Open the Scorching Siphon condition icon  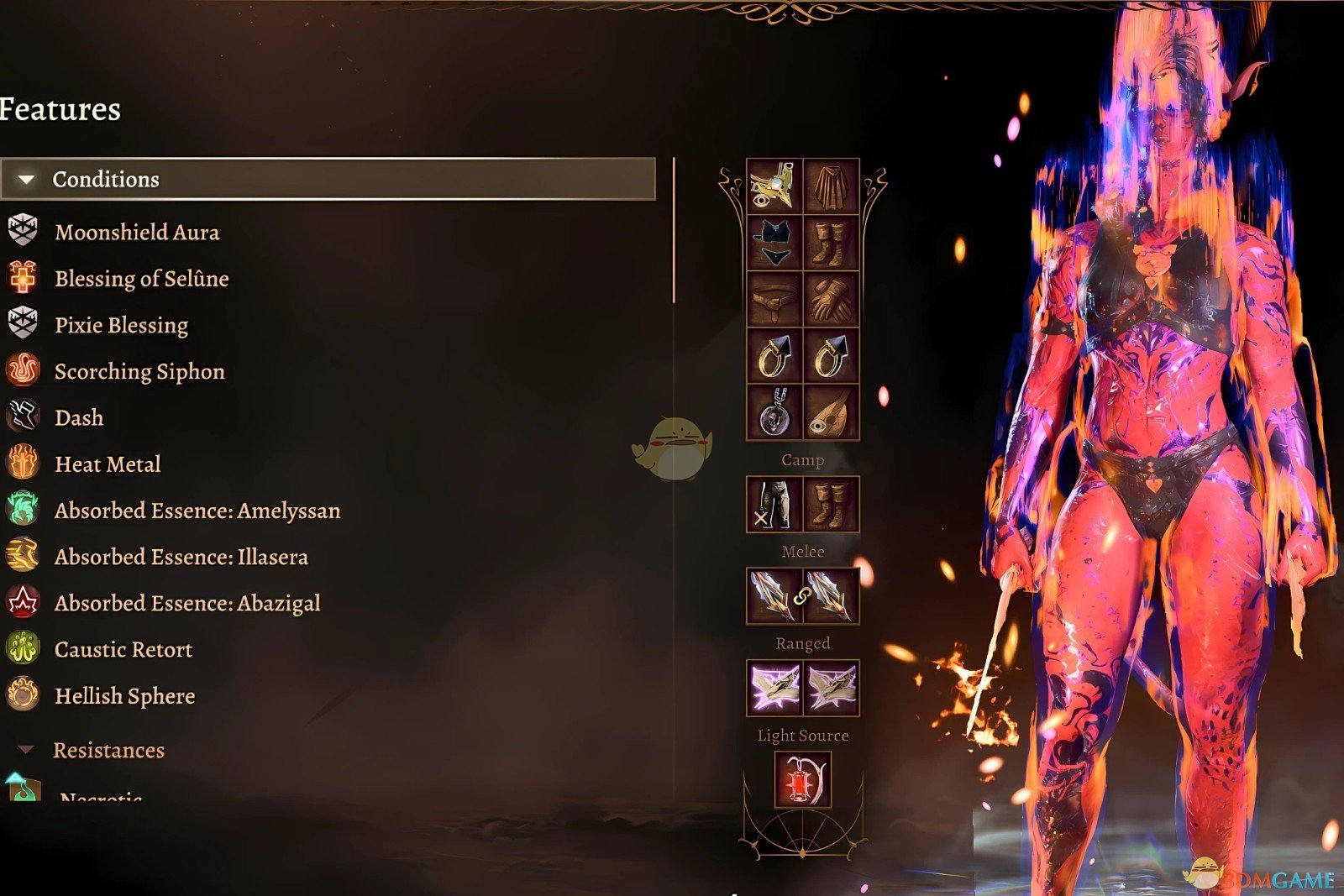23,371
